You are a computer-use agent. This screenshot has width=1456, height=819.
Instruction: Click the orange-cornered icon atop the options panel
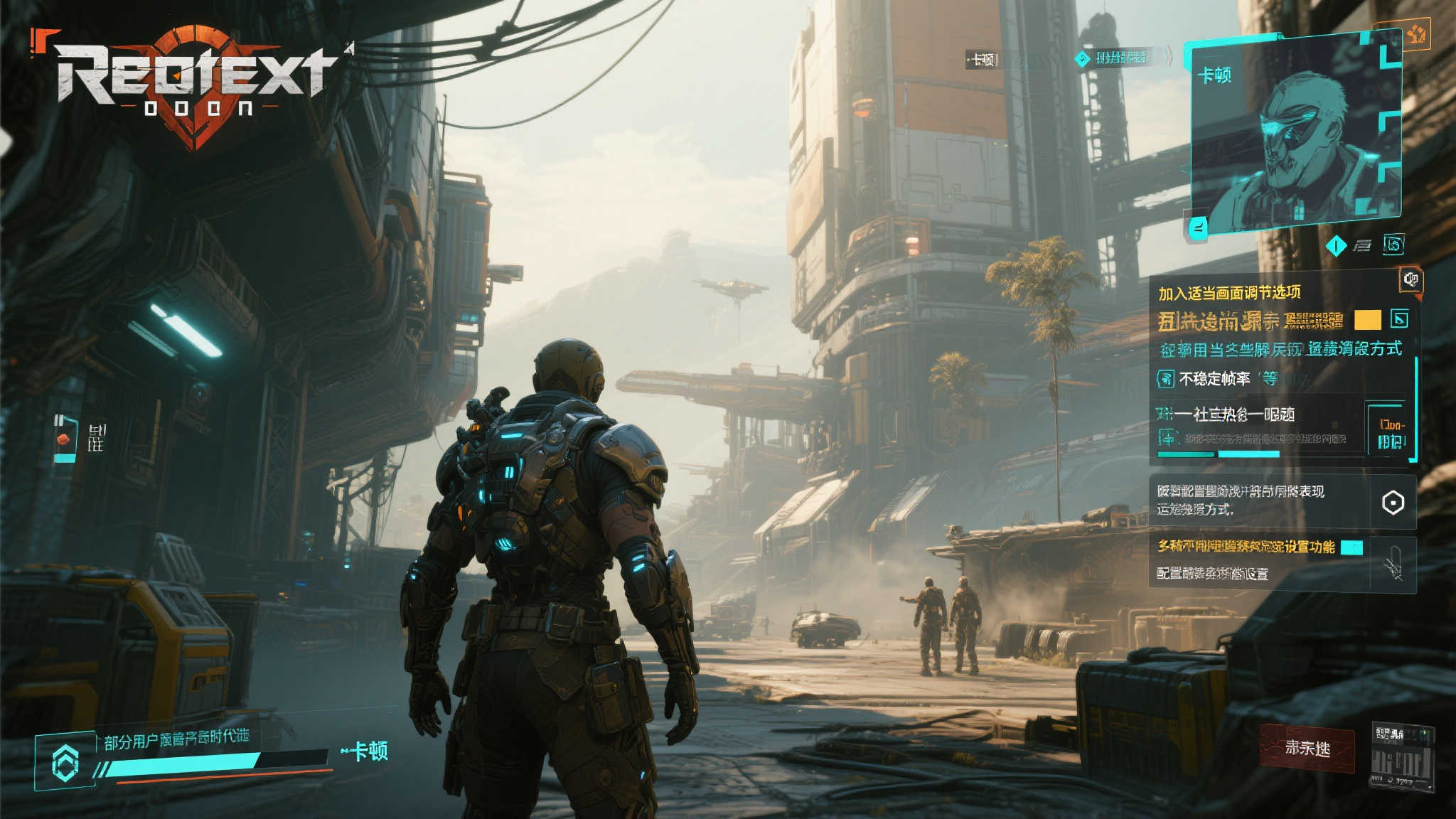coord(1410,279)
